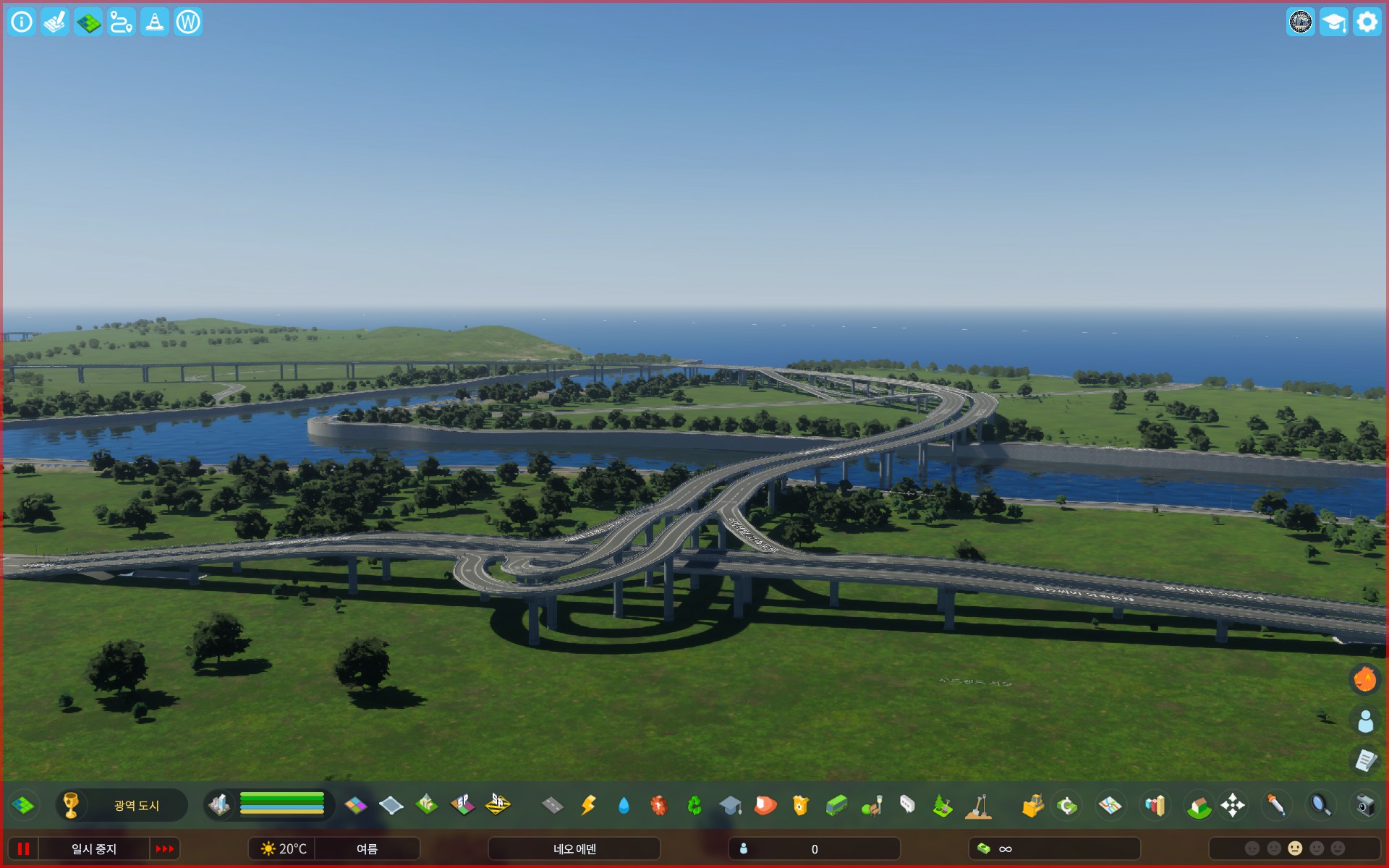Open the 광역 도시 milestone panel
The height and width of the screenshot is (868, 1389).
122,805
